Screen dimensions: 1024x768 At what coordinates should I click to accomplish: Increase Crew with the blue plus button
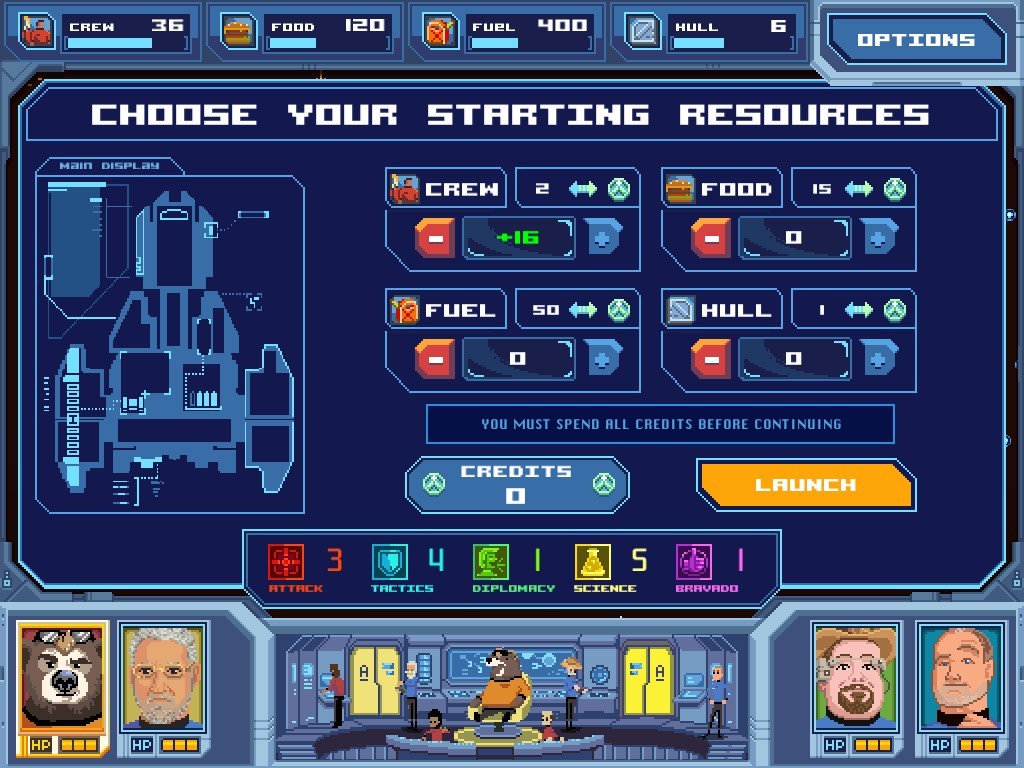[x=604, y=239]
